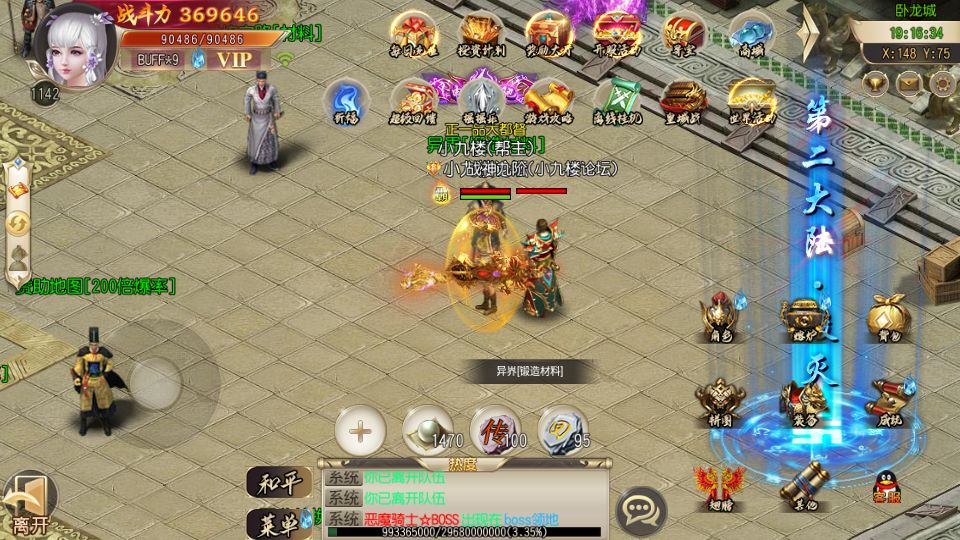Image resolution: width=960 pixels, height=540 pixels.
Task: Select the 祈福 blue flame blessing icon
Action: pyautogui.click(x=346, y=101)
